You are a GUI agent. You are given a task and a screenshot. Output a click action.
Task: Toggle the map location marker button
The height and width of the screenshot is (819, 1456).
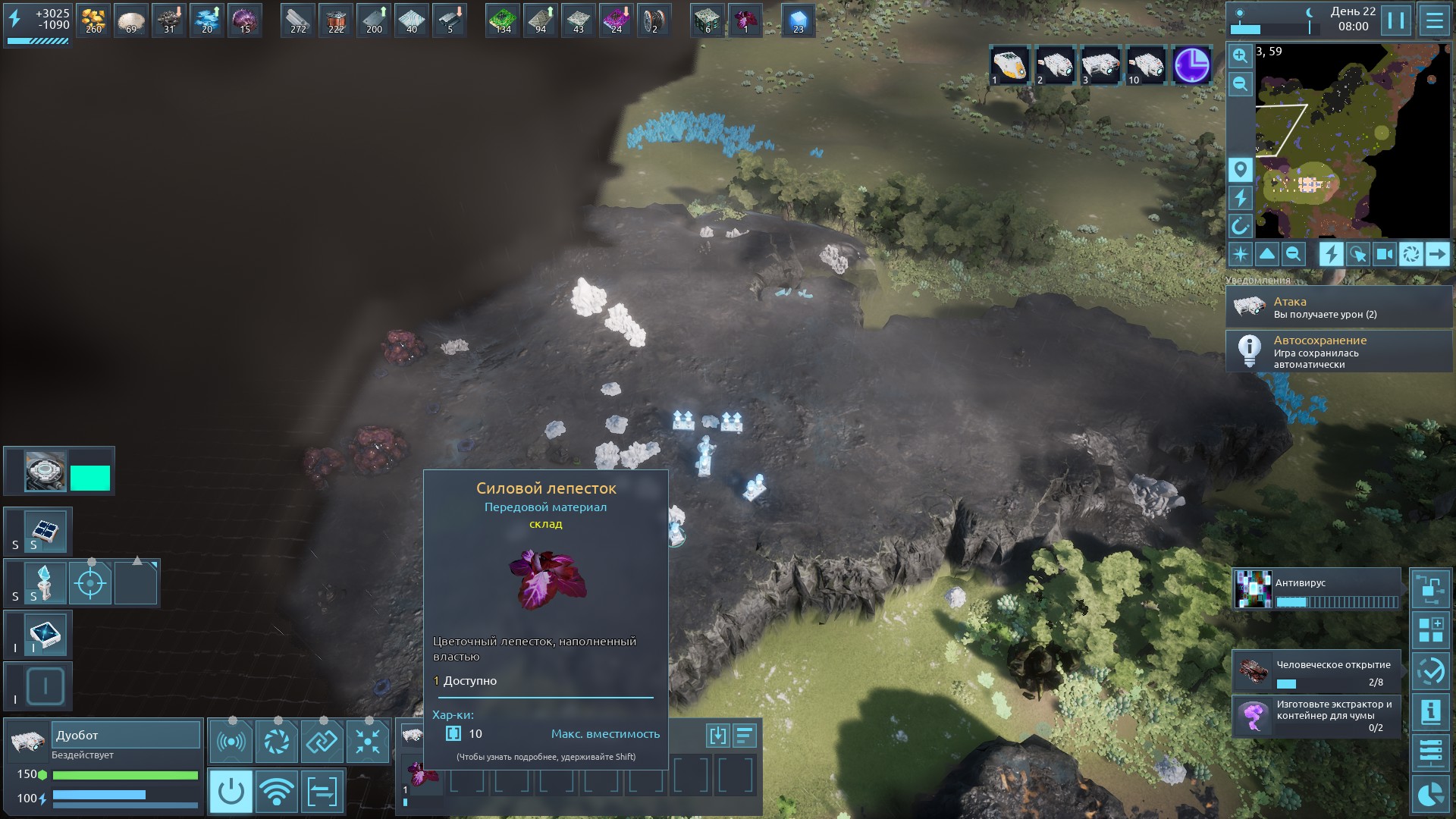[1240, 170]
